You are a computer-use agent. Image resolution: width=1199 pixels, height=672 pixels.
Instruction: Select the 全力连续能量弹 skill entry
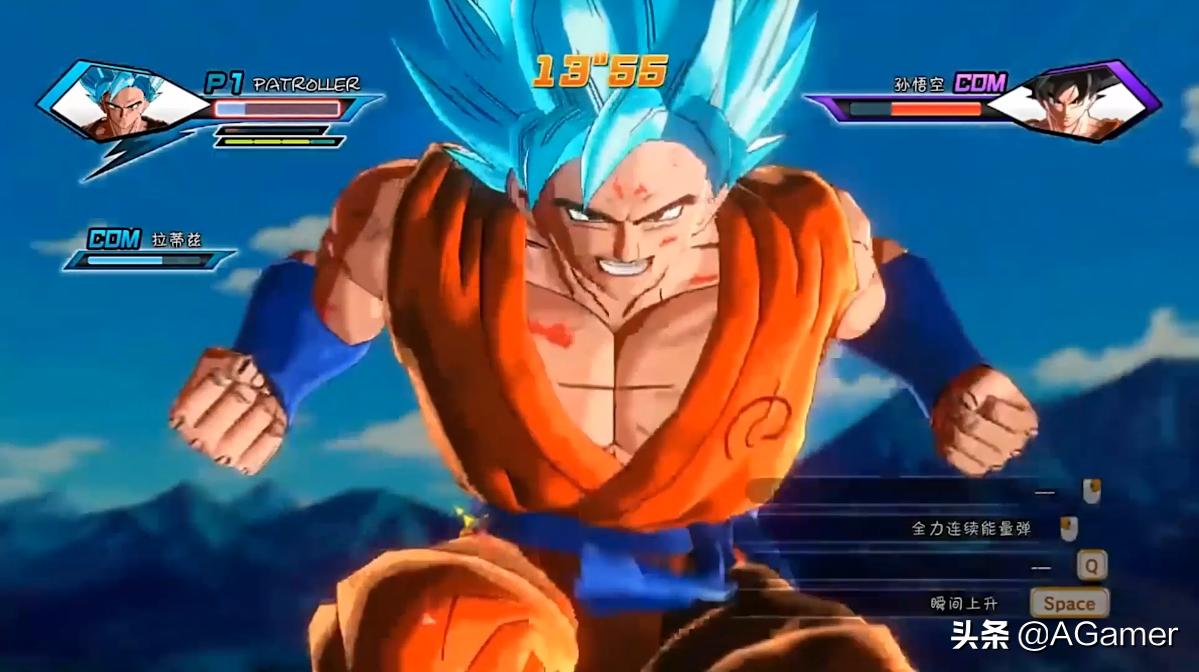click(970, 528)
